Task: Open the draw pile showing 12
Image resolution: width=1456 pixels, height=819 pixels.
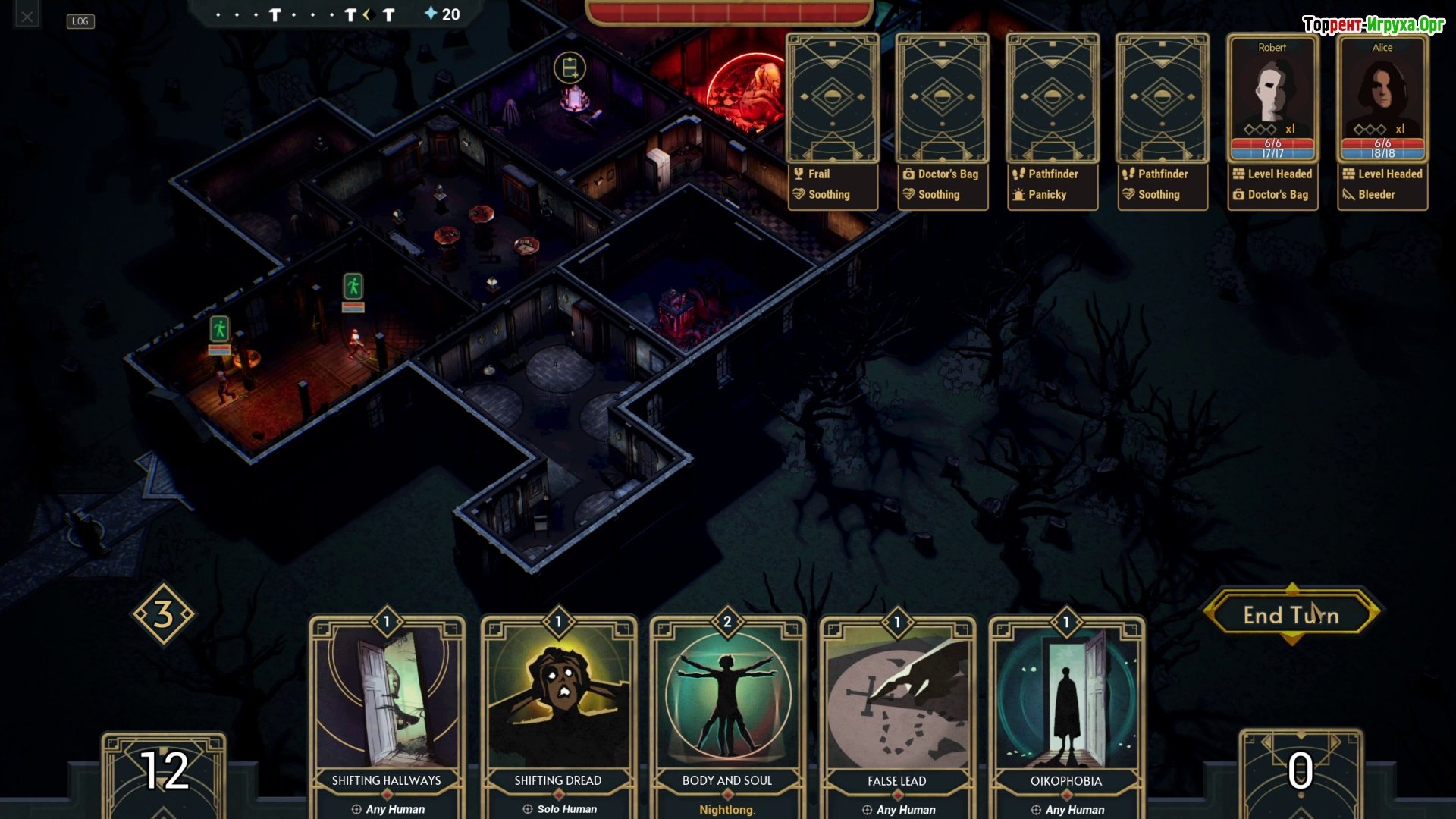Action: tap(164, 772)
